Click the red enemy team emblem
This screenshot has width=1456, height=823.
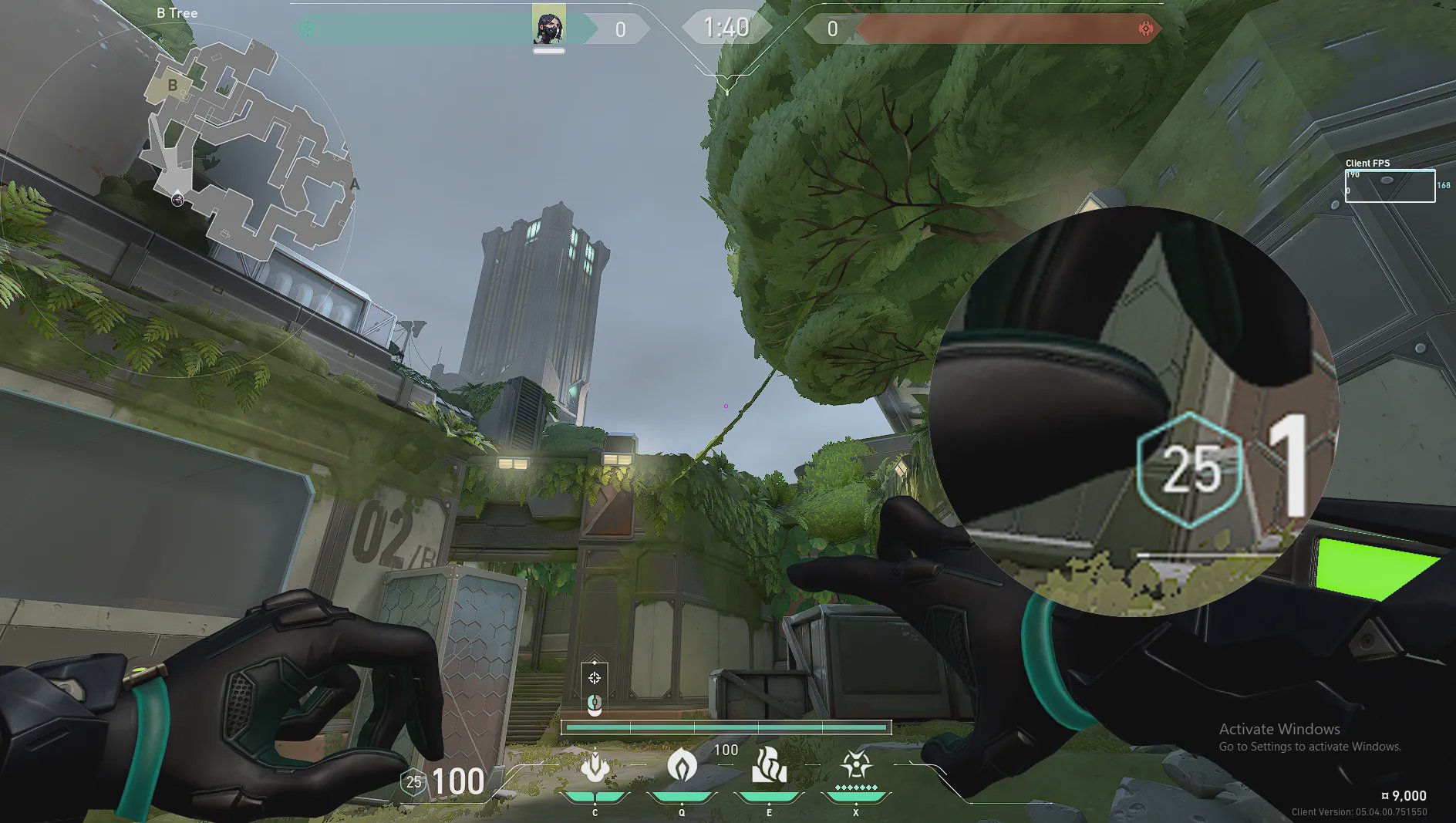(x=1146, y=29)
